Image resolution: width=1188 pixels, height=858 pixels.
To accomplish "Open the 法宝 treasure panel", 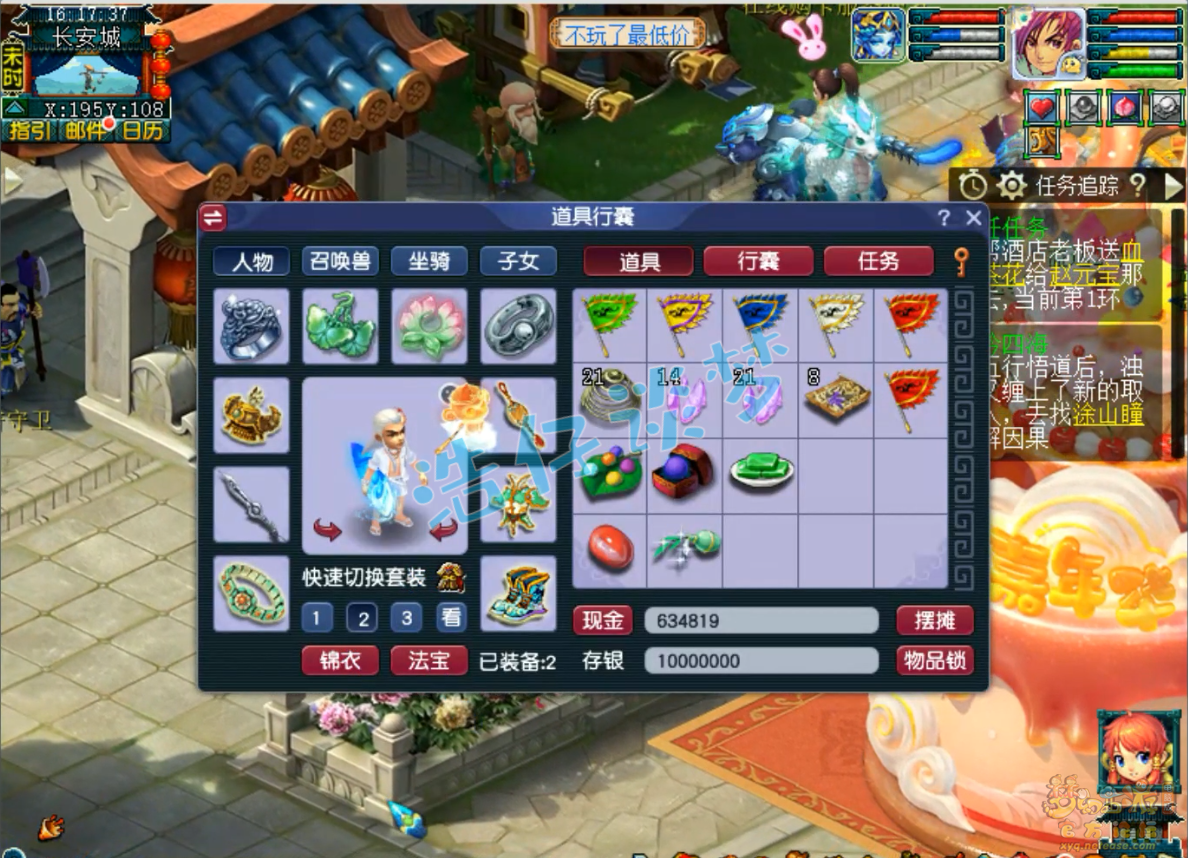I will tap(429, 660).
